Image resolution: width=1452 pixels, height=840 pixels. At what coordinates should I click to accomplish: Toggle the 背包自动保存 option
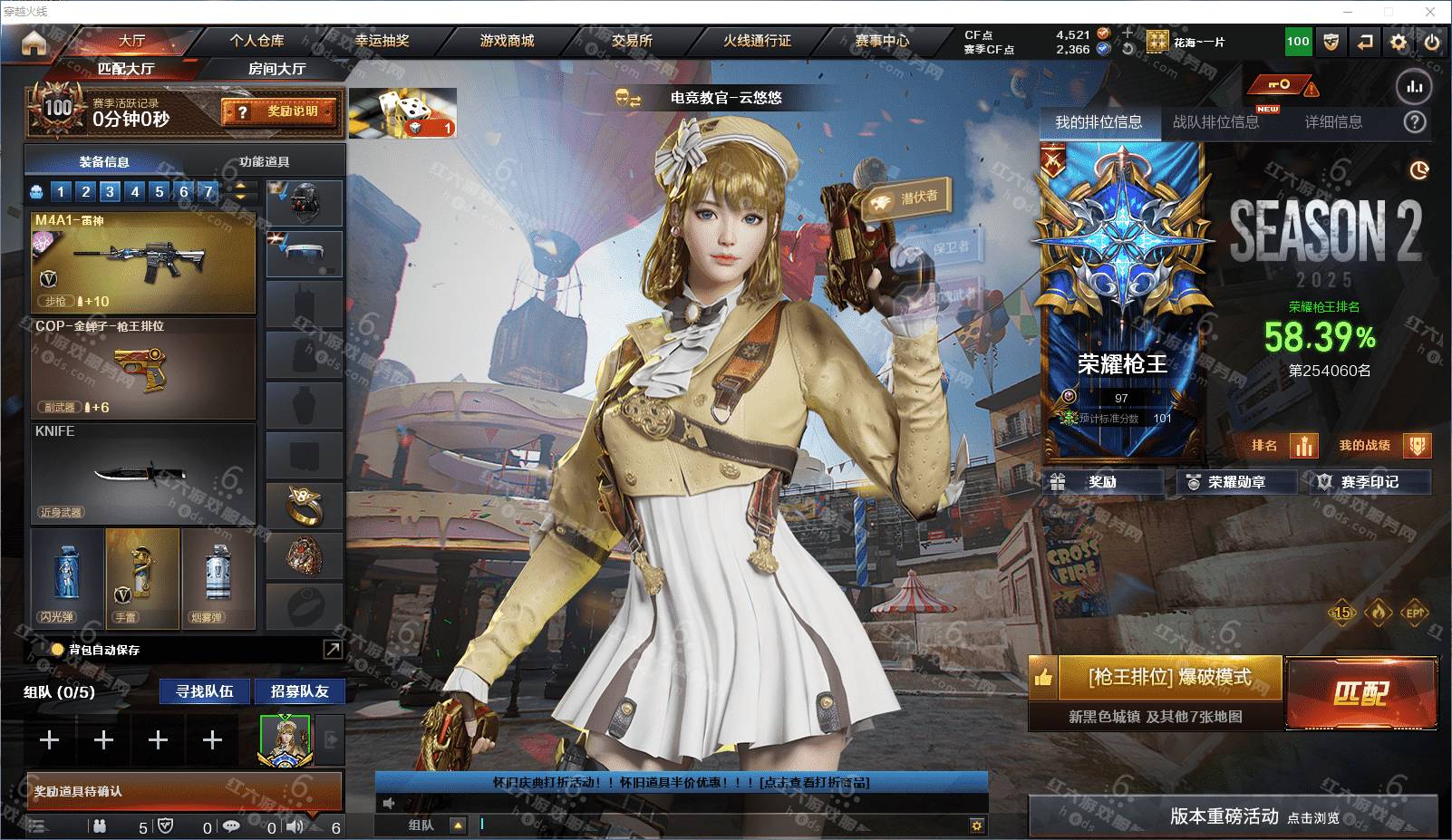[x=58, y=650]
